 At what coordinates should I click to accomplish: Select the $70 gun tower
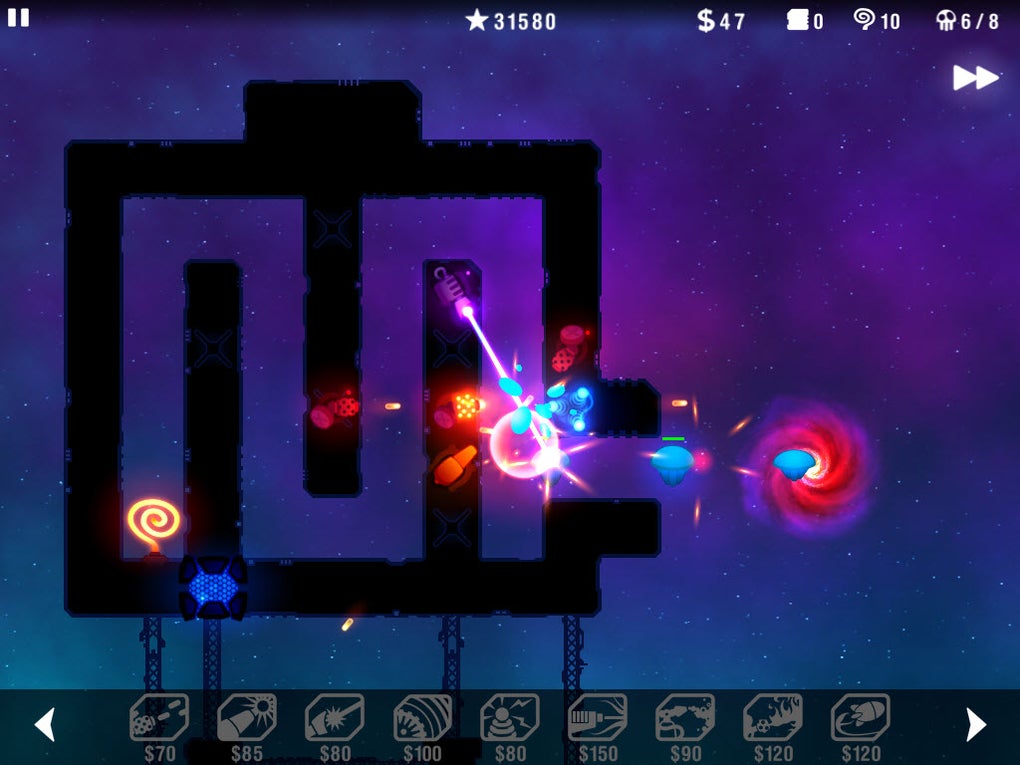(159, 718)
